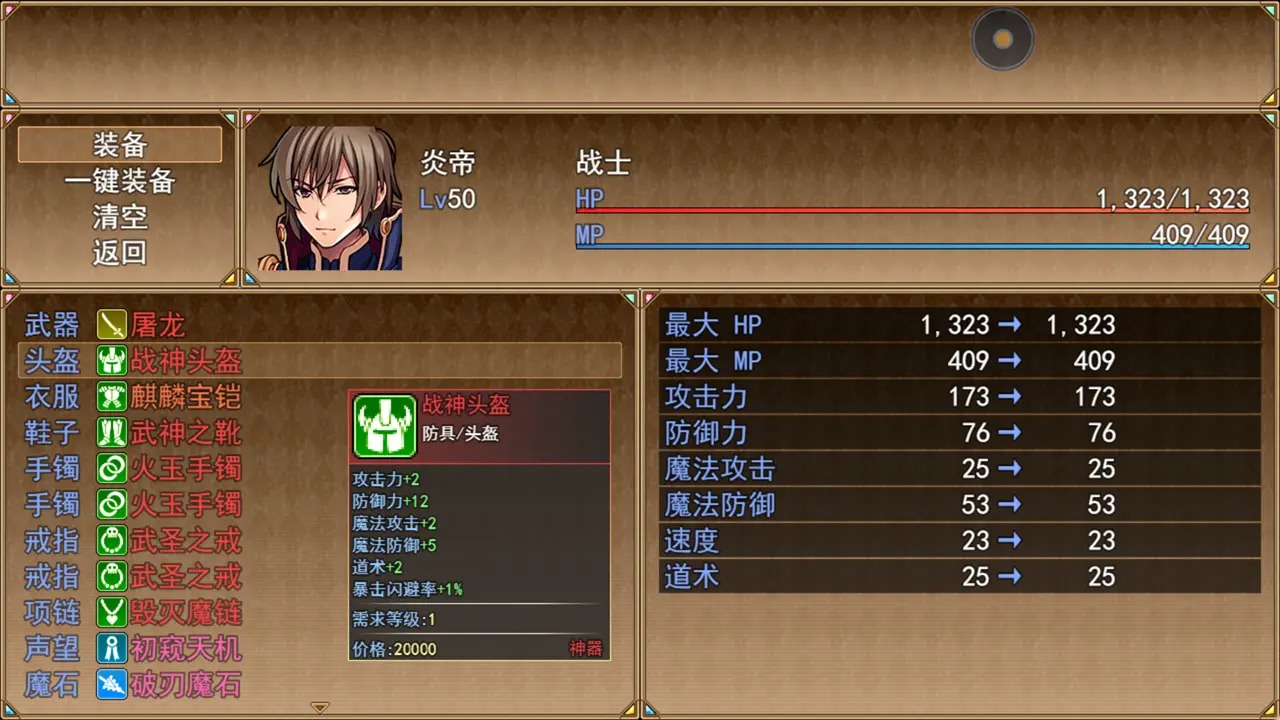Select the 装备 menu item
This screenshot has height=720, width=1280.
tap(118, 145)
